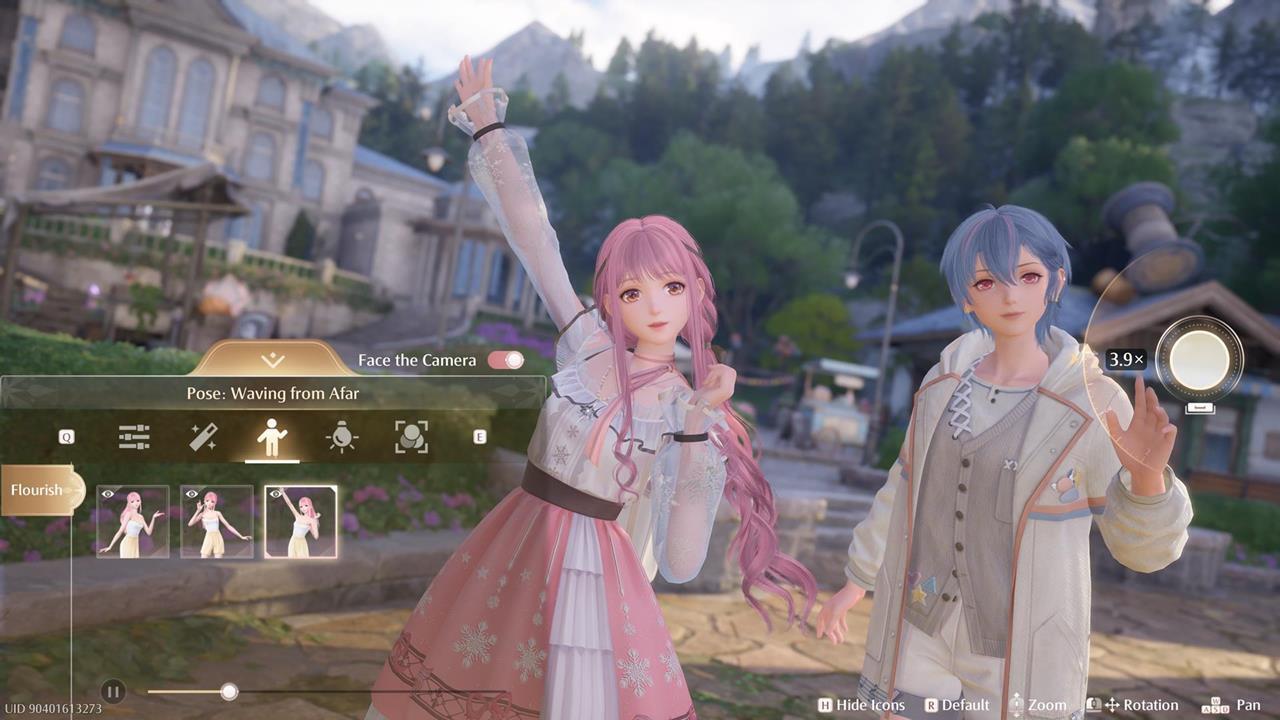Image resolution: width=1280 pixels, height=720 pixels.
Task: Open the filters magic wand icon
Action: pyautogui.click(x=203, y=437)
